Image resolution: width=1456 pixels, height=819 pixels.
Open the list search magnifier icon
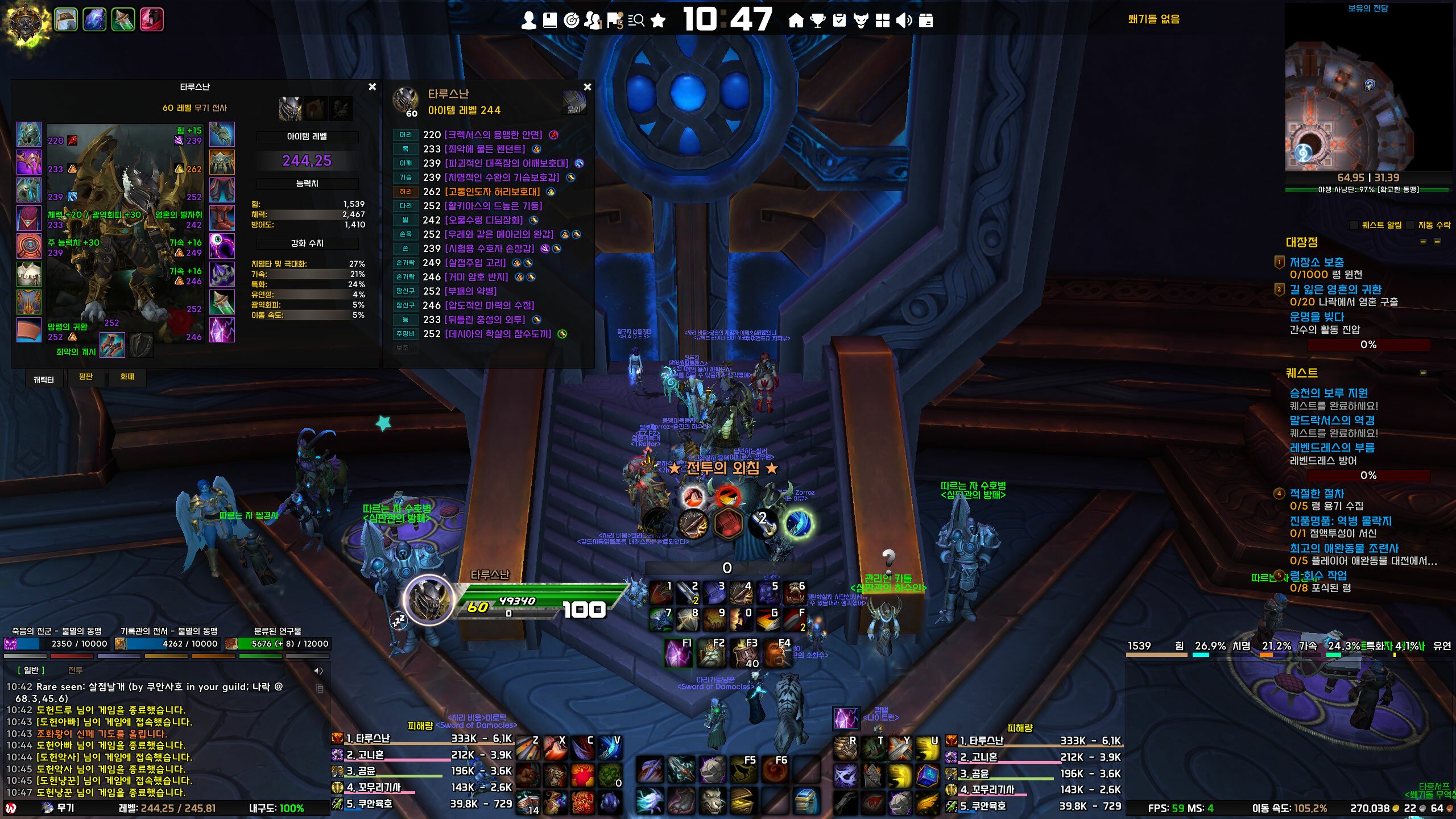click(636, 21)
